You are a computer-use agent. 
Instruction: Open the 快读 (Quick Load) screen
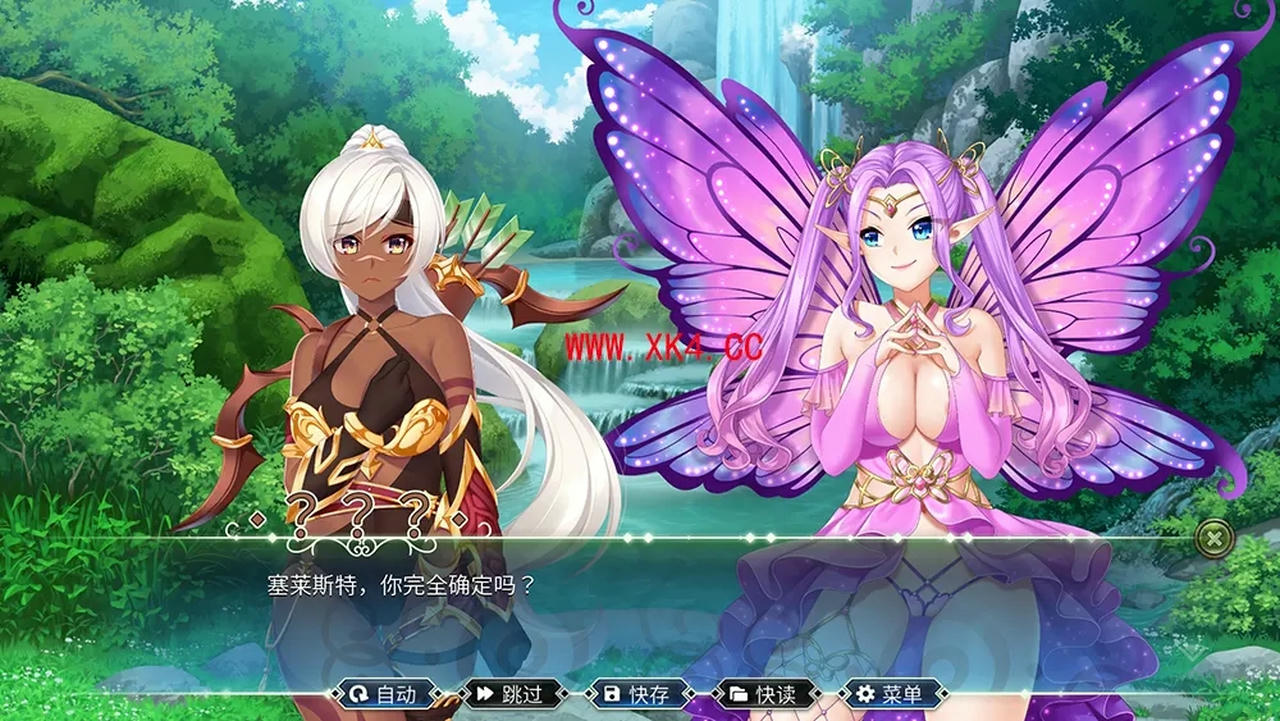(x=773, y=694)
